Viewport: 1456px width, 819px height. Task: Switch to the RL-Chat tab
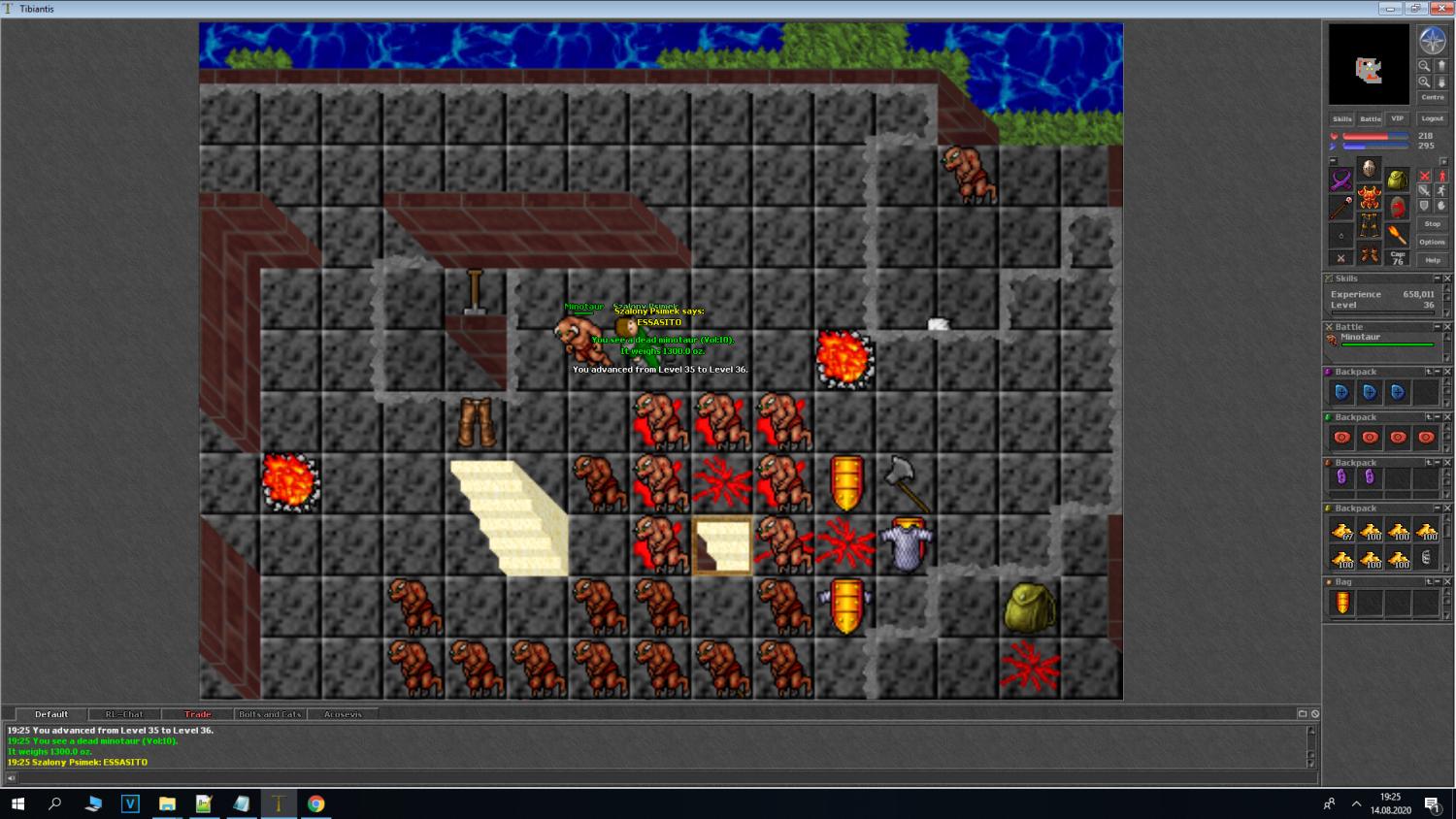coord(124,714)
